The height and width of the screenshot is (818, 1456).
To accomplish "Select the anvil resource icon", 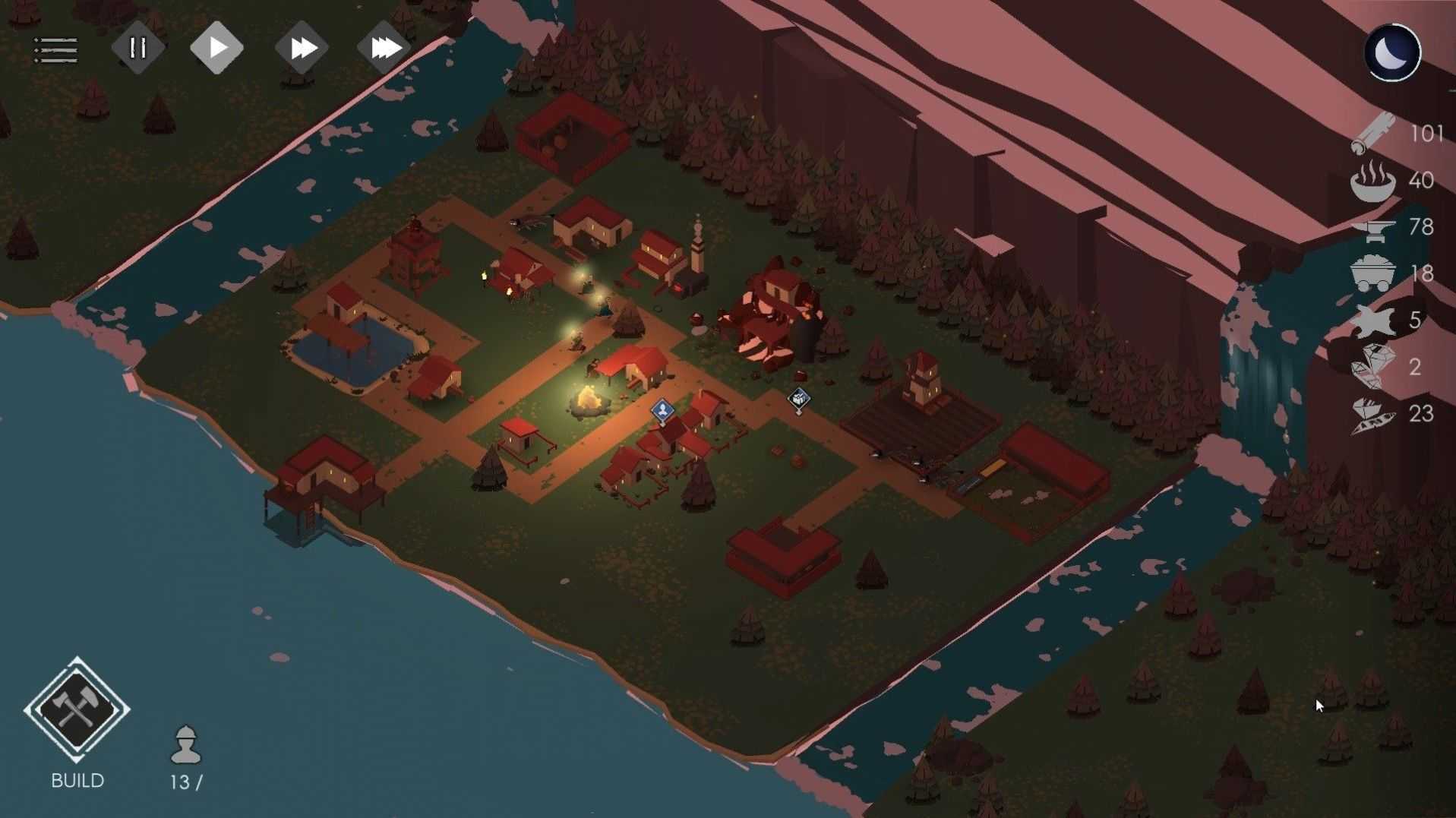I will point(1373,227).
